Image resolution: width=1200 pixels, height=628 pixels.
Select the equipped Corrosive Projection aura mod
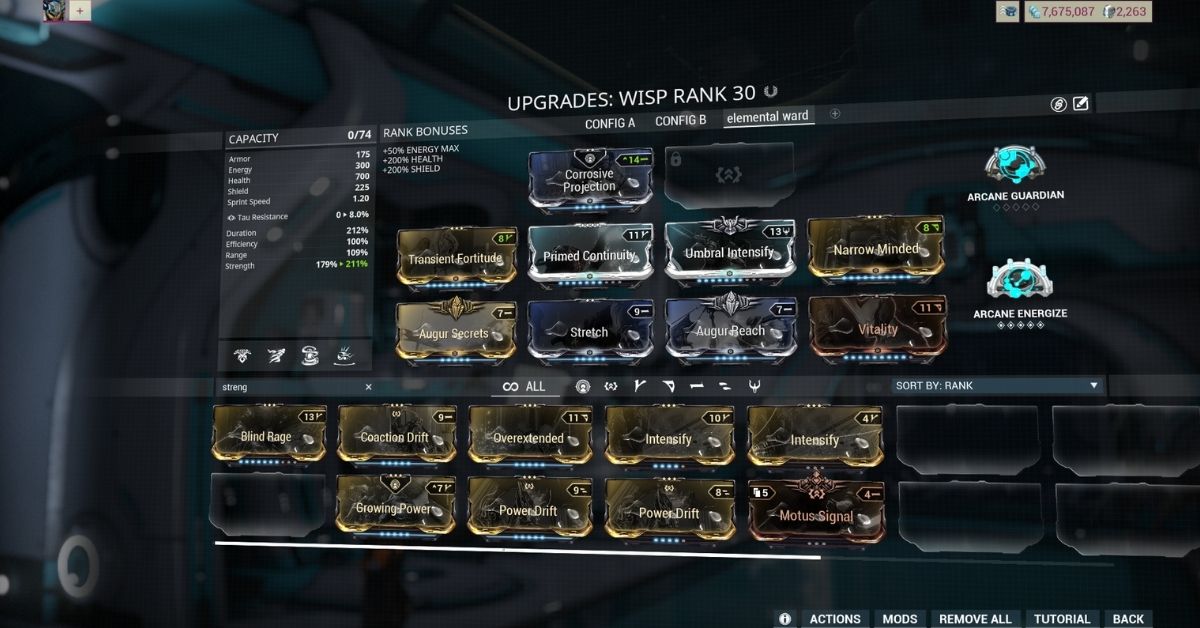589,180
